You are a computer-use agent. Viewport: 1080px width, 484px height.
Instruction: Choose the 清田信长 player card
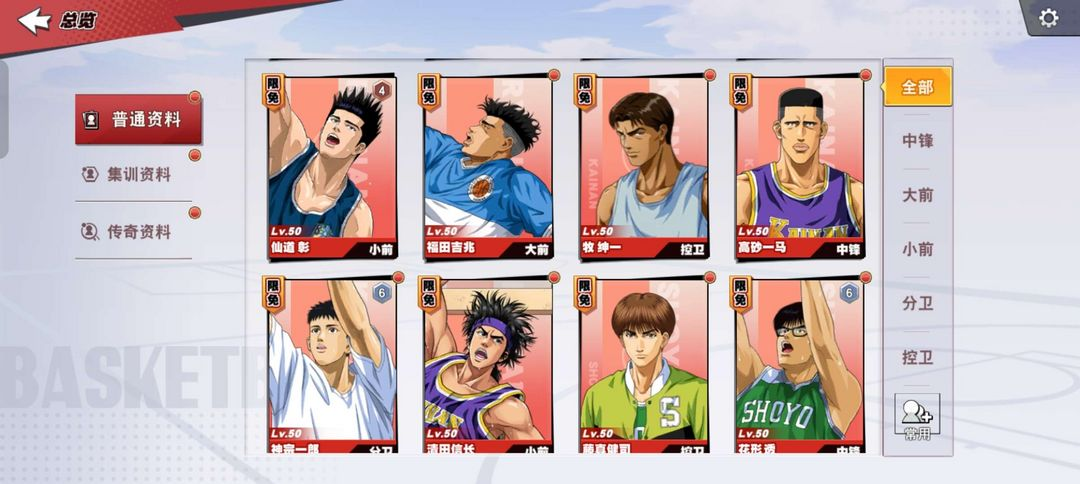[487, 365]
